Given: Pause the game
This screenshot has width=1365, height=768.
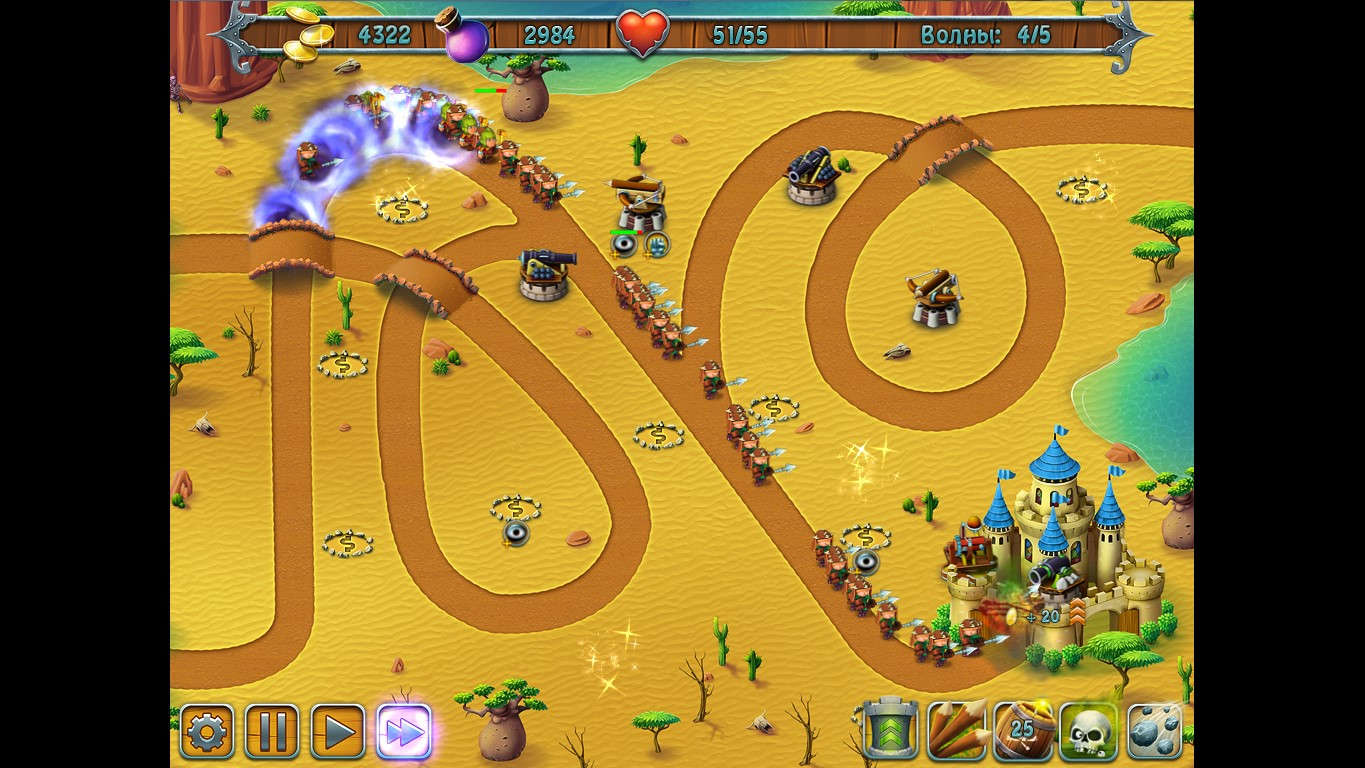Looking at the screenshot, I should pos(272,731).
